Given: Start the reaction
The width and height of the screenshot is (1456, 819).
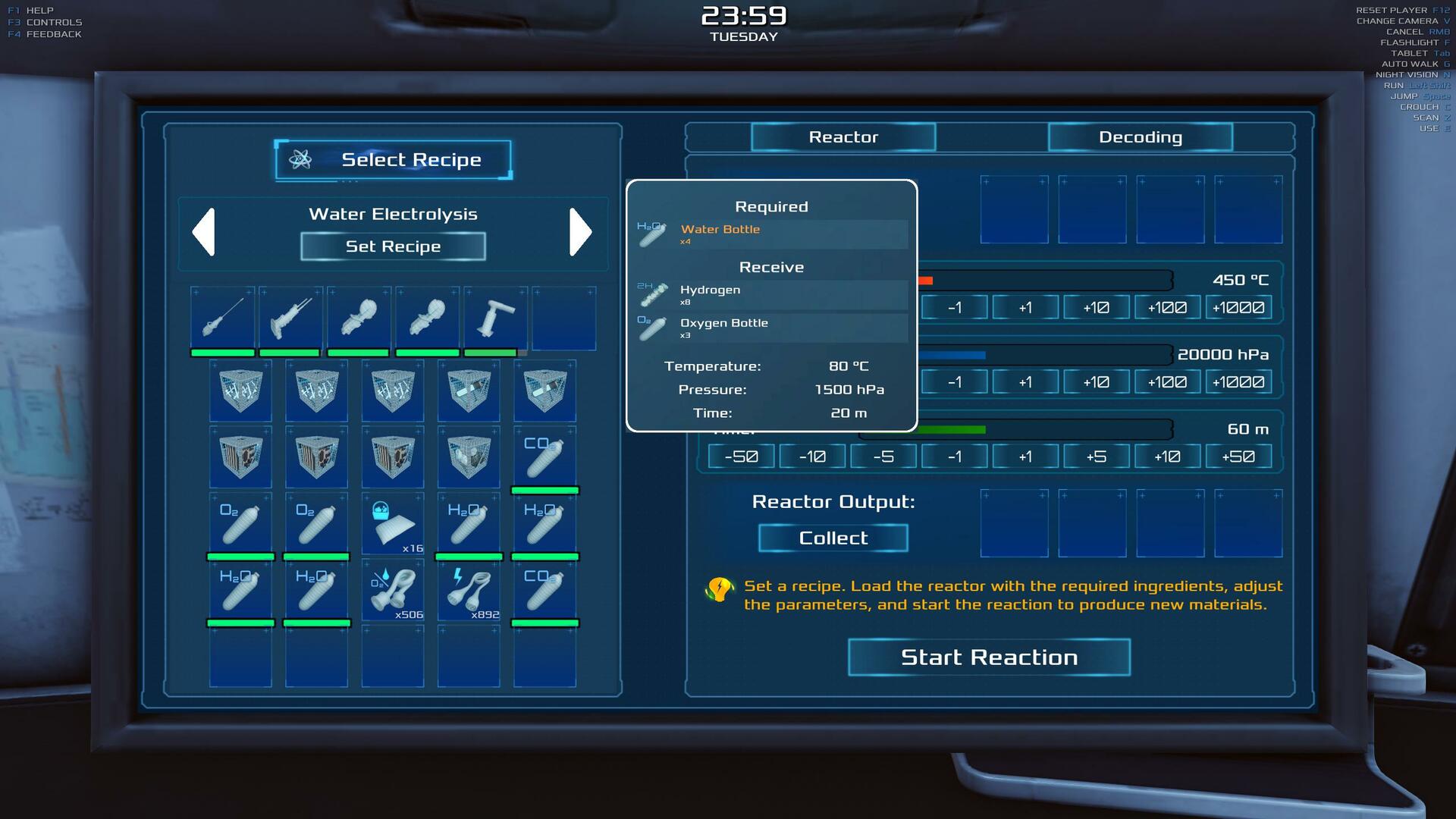Looking at the screenshot, I should (x=989, y=657).
